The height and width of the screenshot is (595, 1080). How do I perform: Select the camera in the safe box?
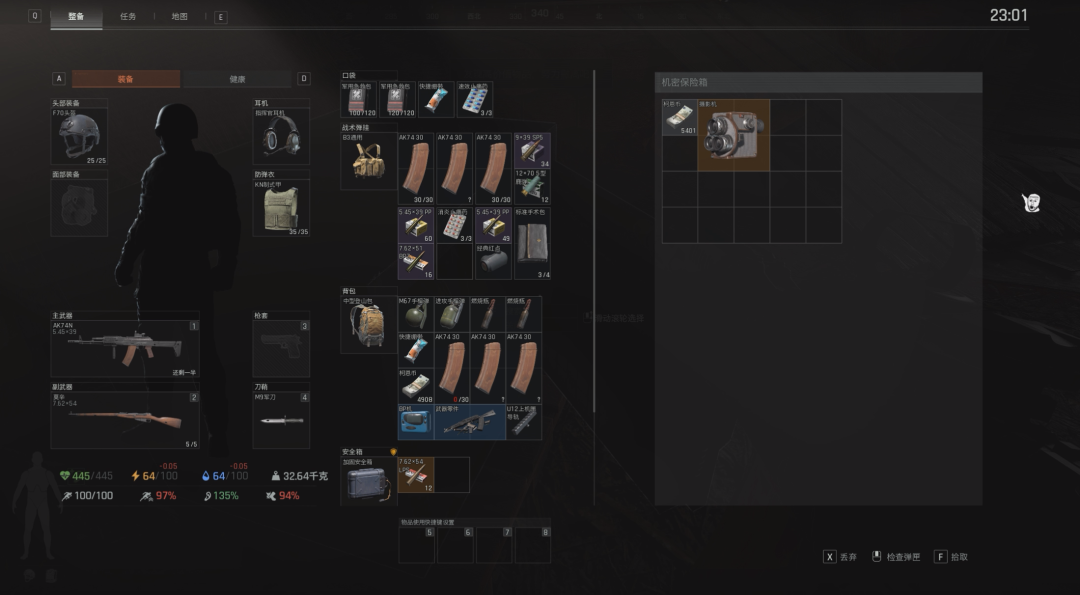coord(733,135)
